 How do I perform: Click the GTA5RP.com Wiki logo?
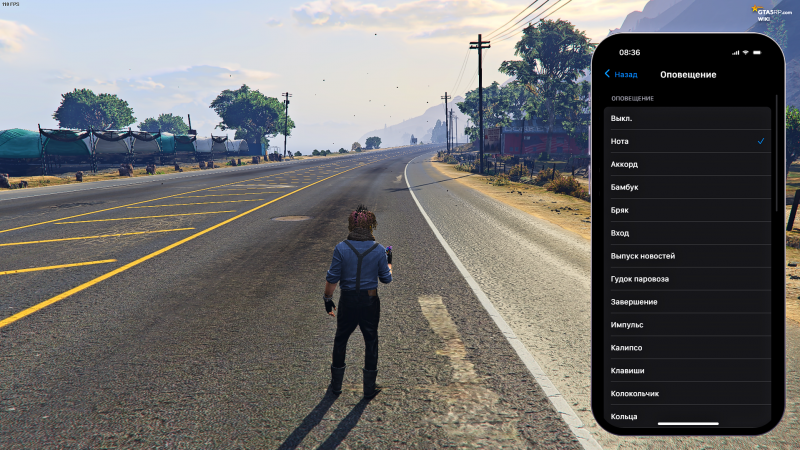tap(773, 12)
